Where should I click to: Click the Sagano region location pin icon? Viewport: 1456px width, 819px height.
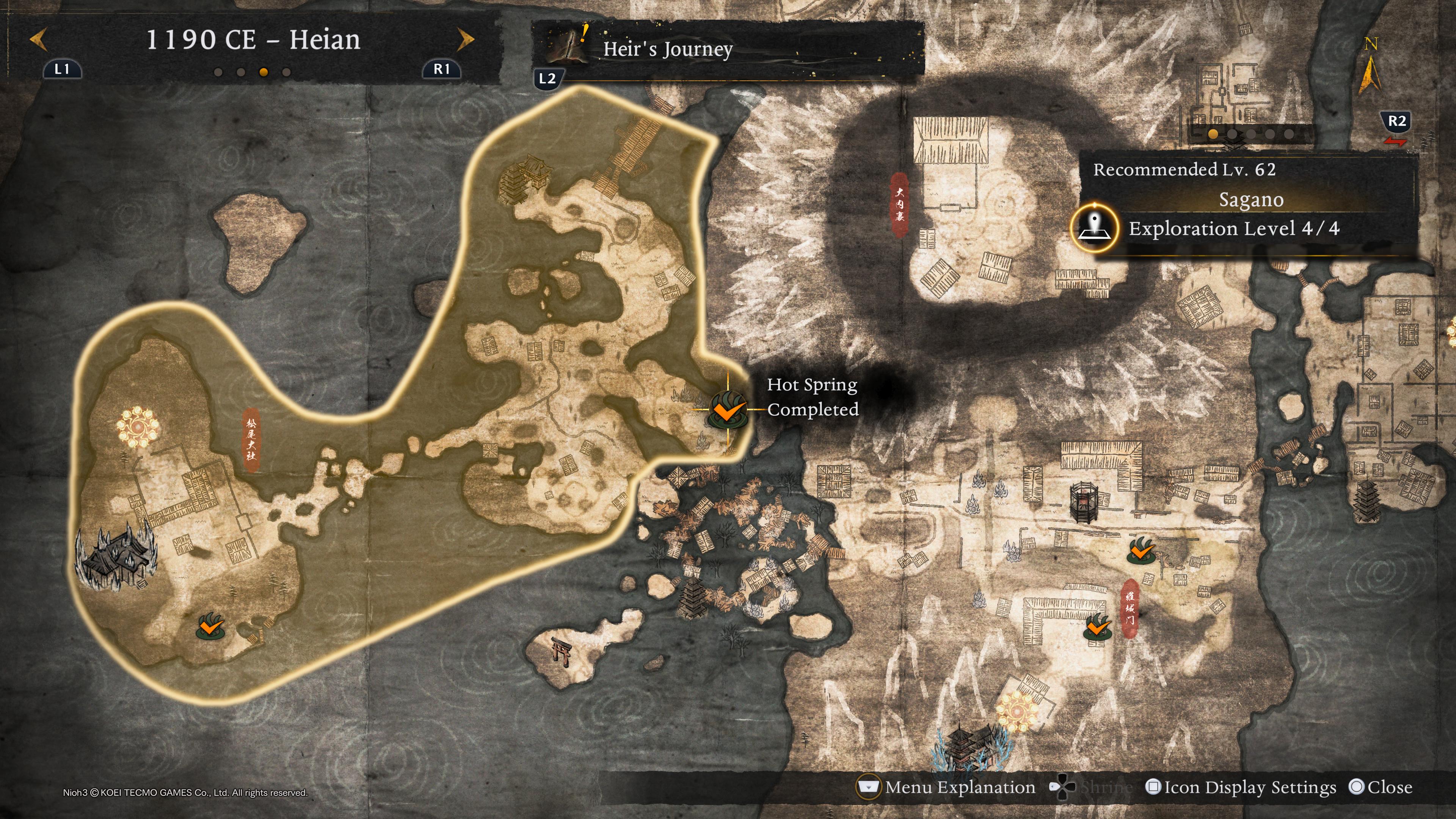point(1095,227)
